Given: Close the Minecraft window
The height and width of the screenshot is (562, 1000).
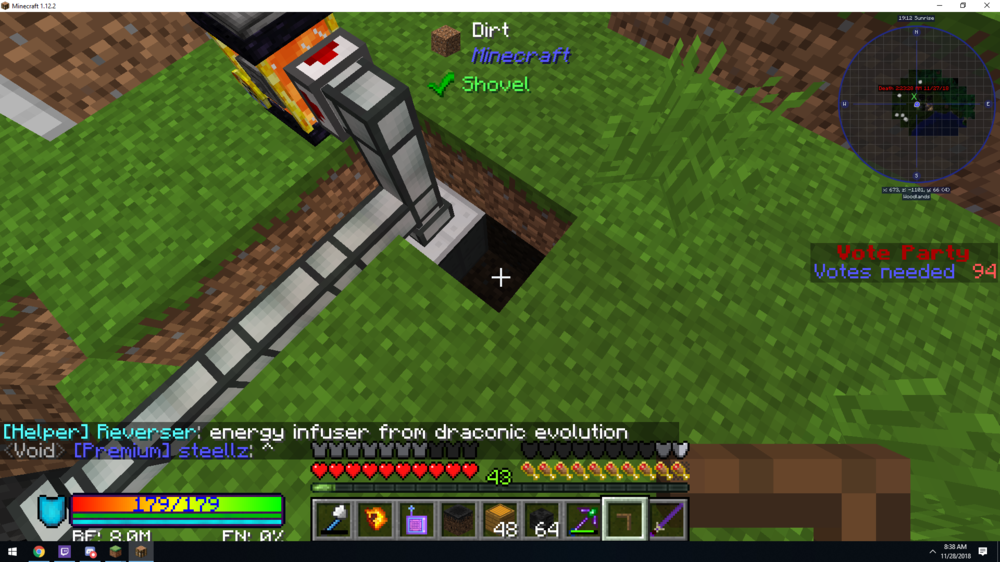Looking at the screenshot, I should [x=986, y=6].
